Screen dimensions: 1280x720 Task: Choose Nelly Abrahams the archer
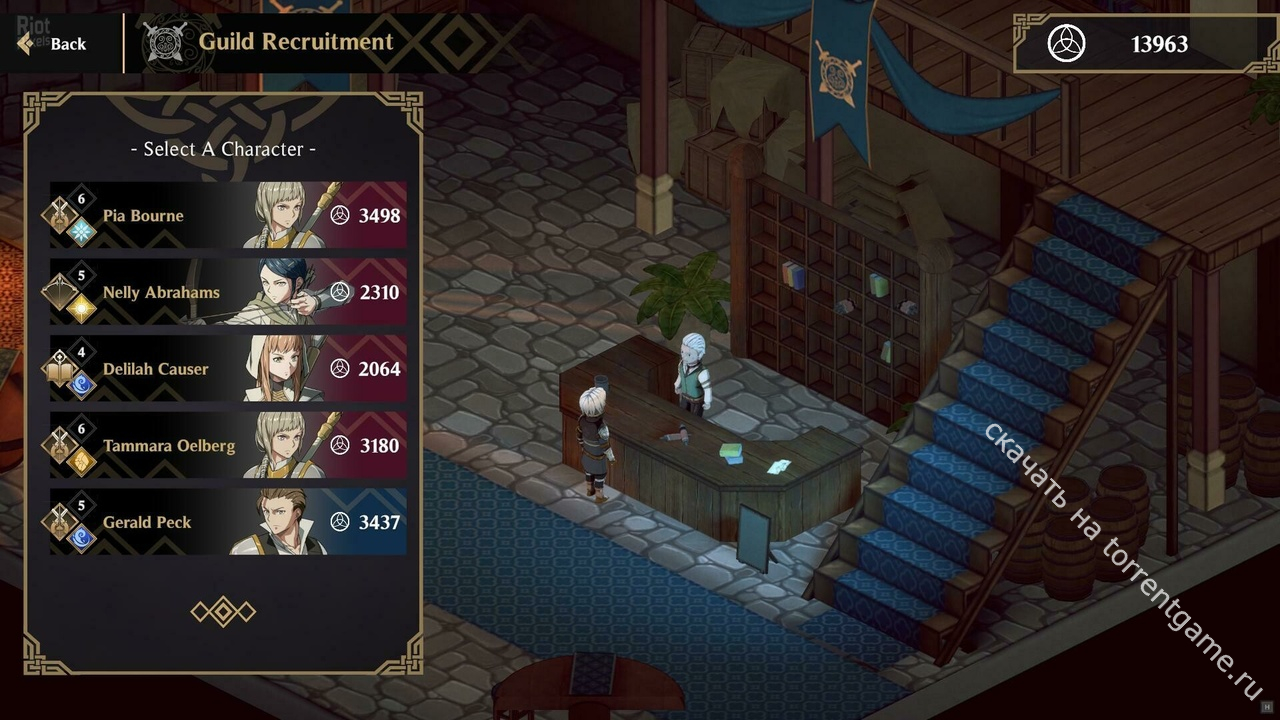tap(228, 292)
